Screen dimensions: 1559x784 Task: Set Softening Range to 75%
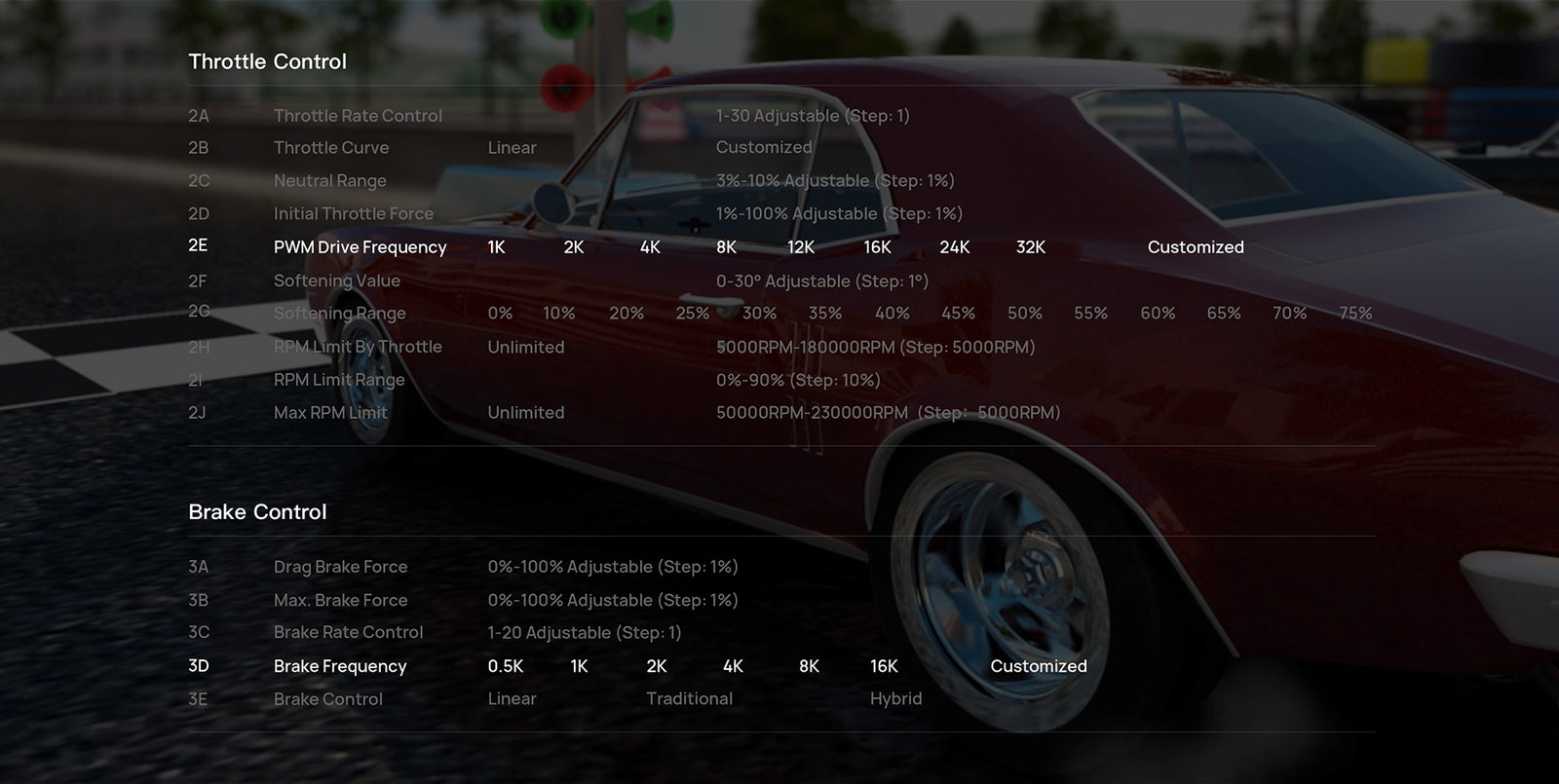coord(1354,314)
